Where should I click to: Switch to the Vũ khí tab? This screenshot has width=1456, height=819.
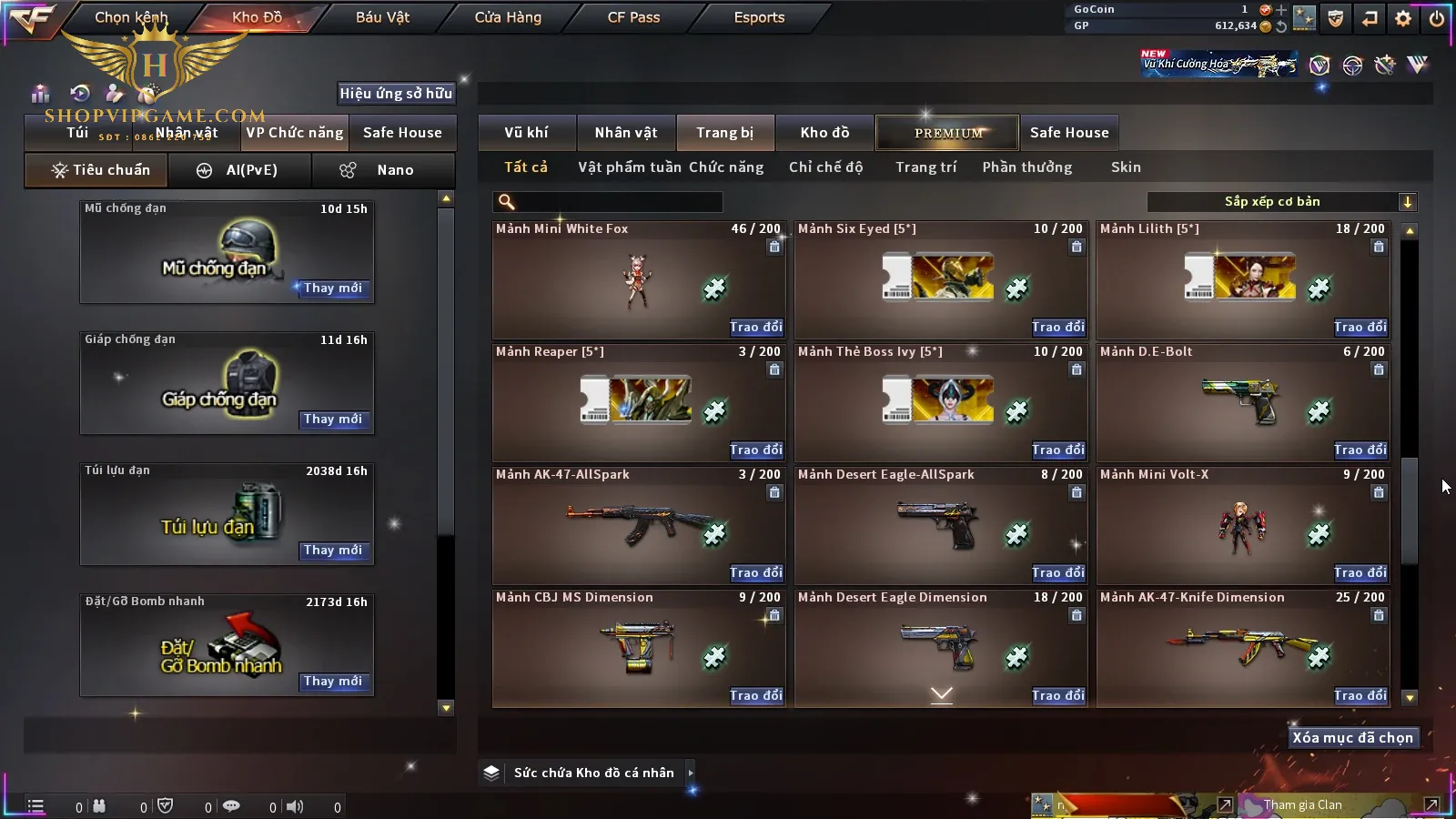click(526, 133)
